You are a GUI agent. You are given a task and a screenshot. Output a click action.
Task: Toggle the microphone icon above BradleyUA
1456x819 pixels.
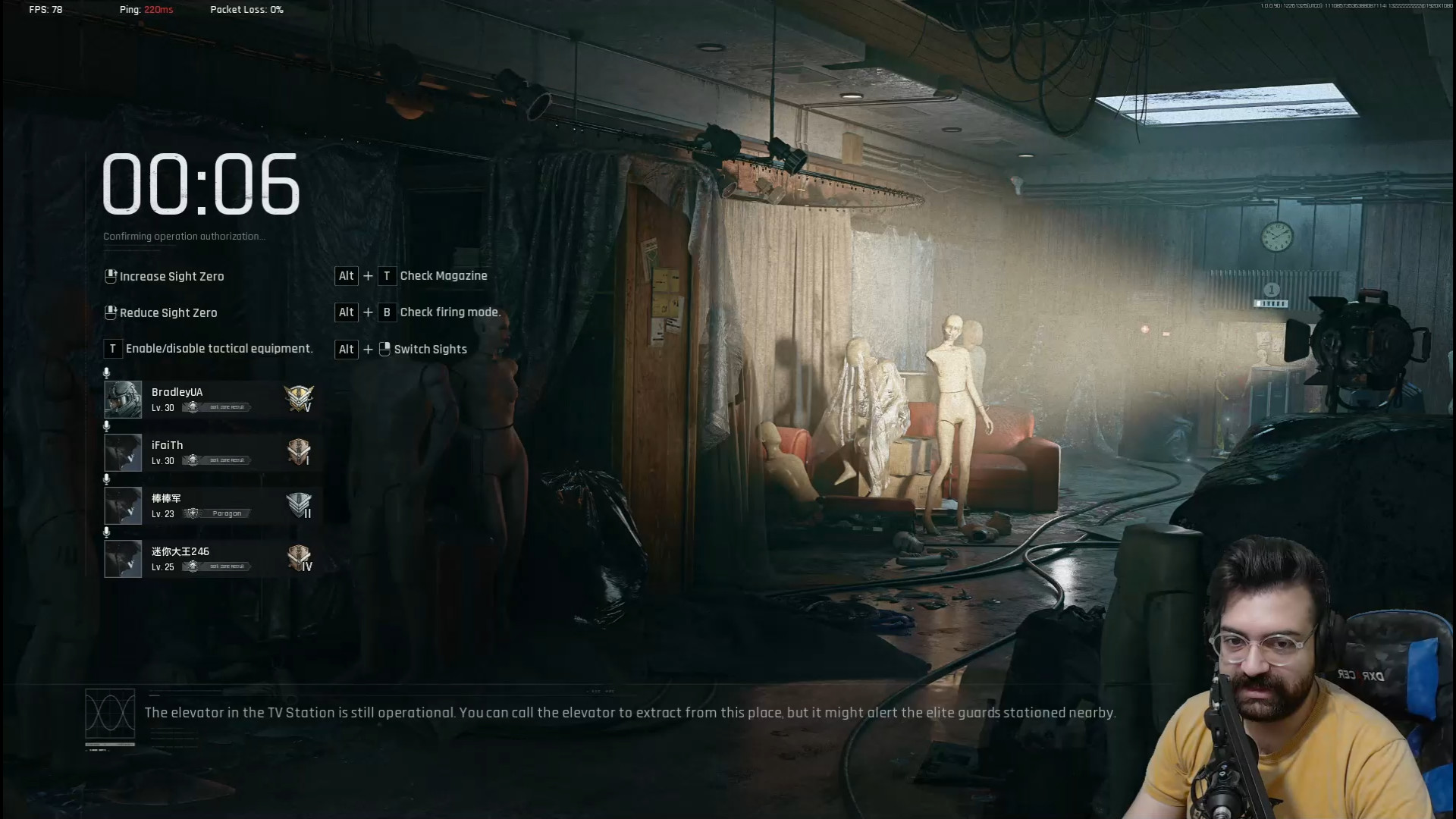click(106, 372)
